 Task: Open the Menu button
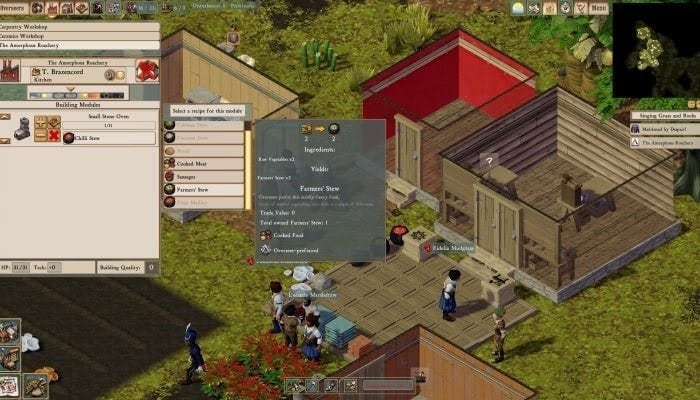pos(598,8)
